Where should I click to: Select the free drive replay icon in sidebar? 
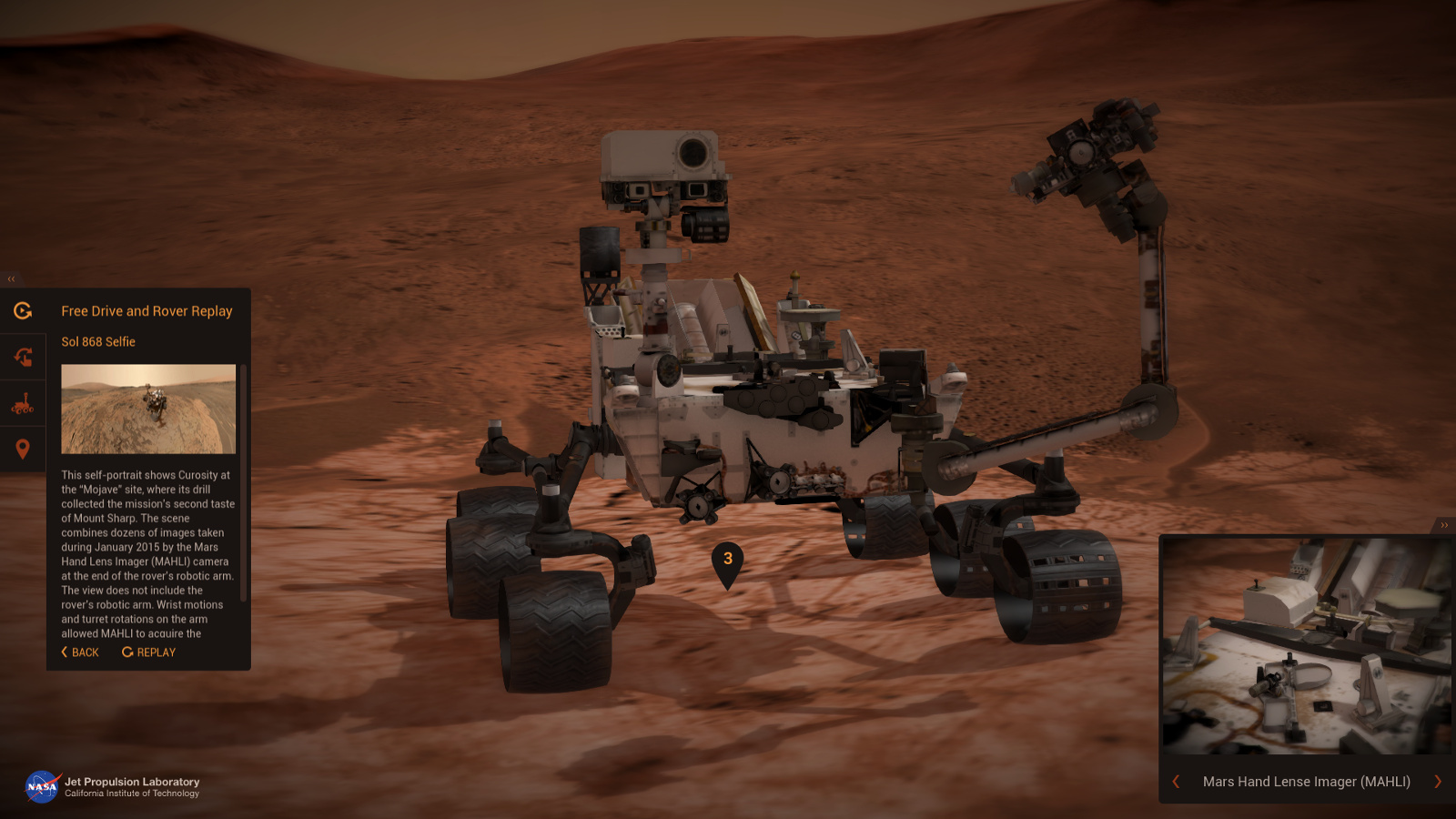coord(23,311)
